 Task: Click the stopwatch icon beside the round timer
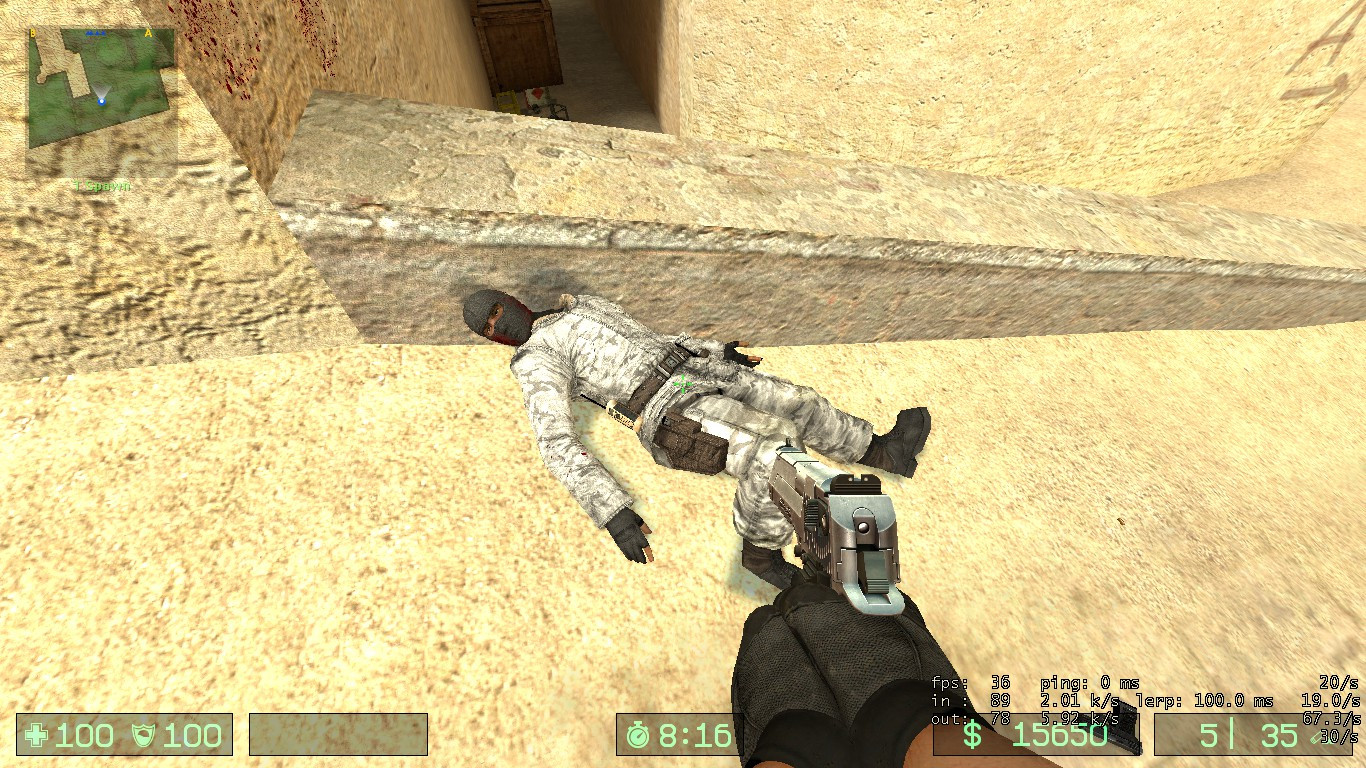click(x=638, y=736)
